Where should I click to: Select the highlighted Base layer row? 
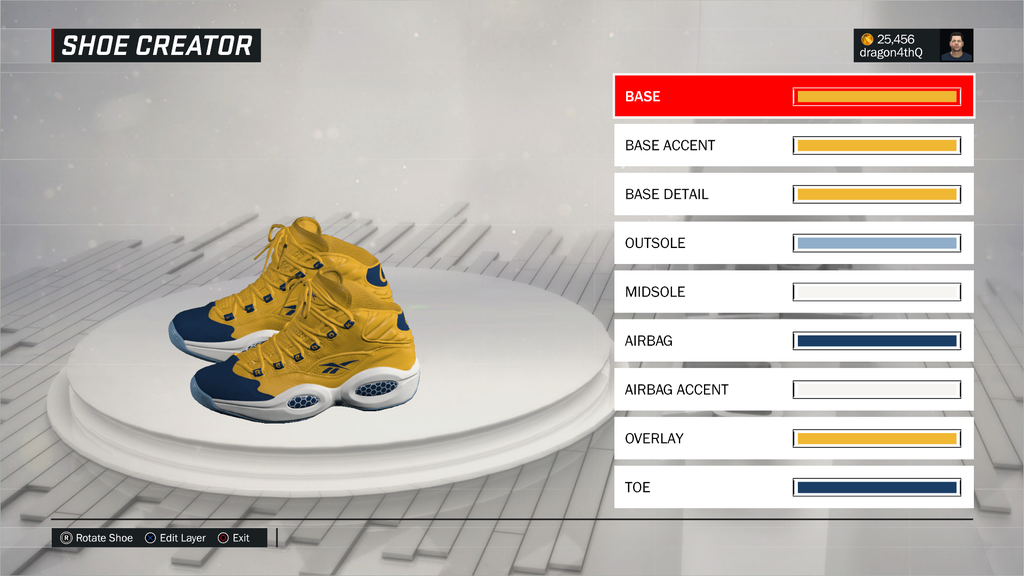coord(793,97)
